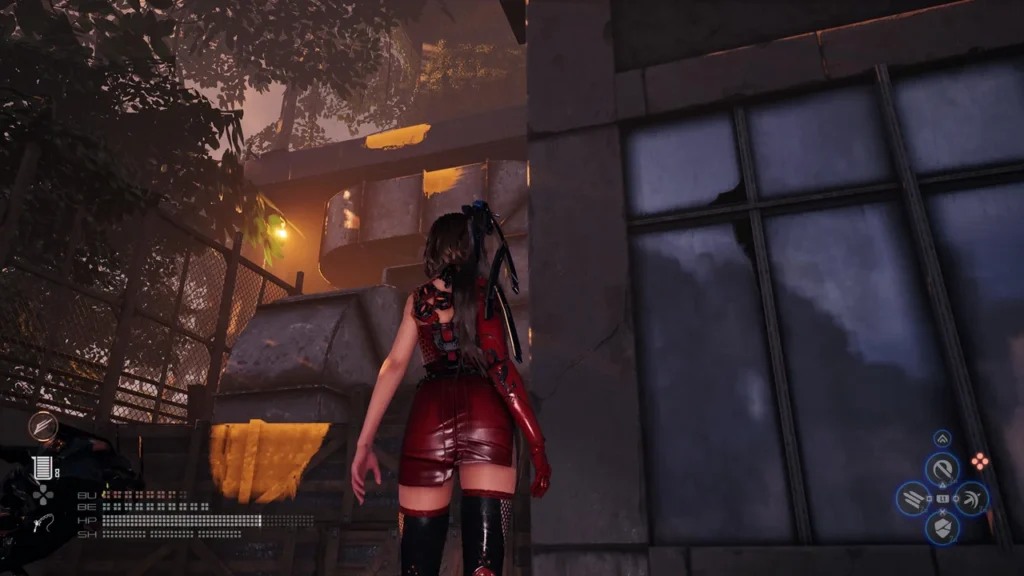Select the circular feather-blade icon

point(43,427)
